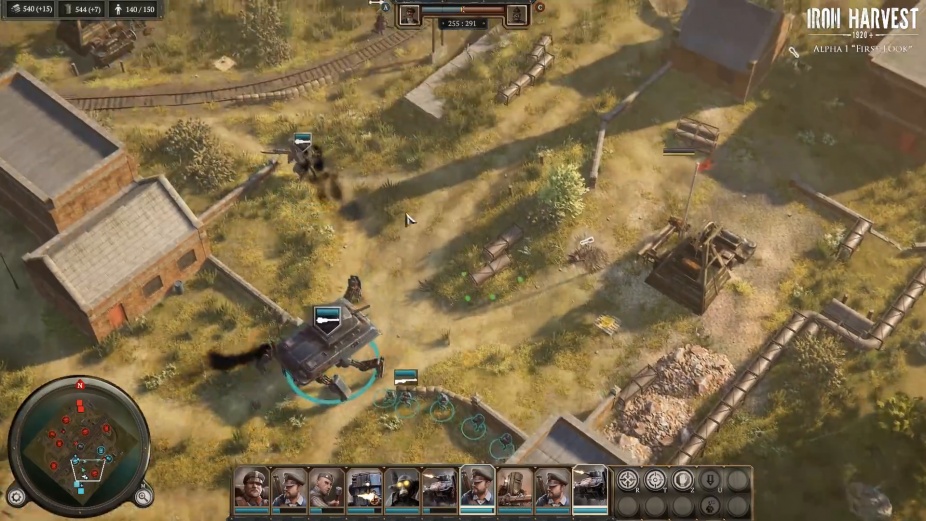Click the right enemy commander portrait at top
The image size is (926, 521).
click(x=516, y=15)
